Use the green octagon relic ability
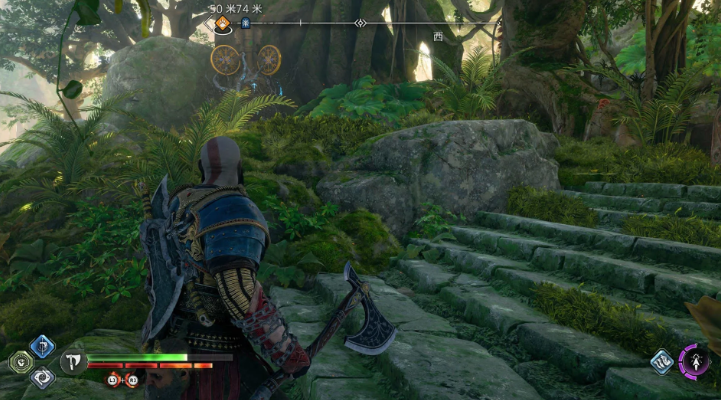The height and width of the screenshot is (400, 721). (x=19, y=361)
